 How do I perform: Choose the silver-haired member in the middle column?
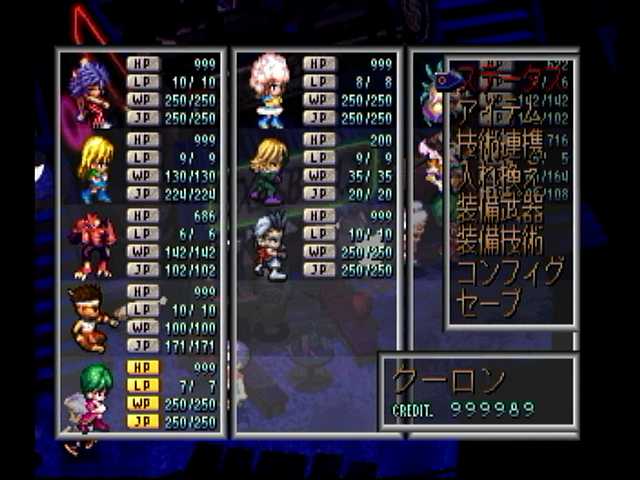[267, 243]
